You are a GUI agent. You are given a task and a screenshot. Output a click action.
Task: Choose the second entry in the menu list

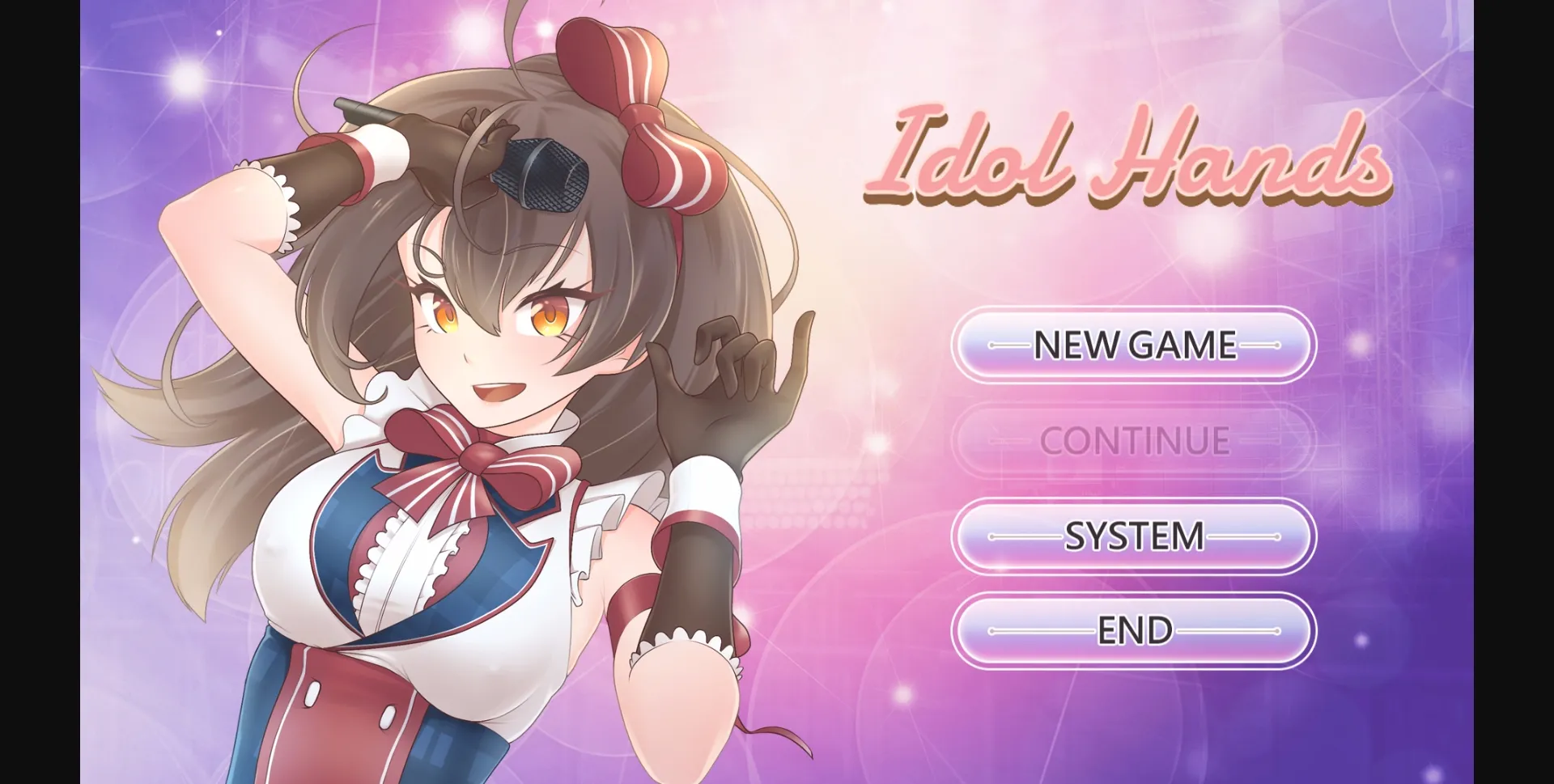click(1132, 441)
